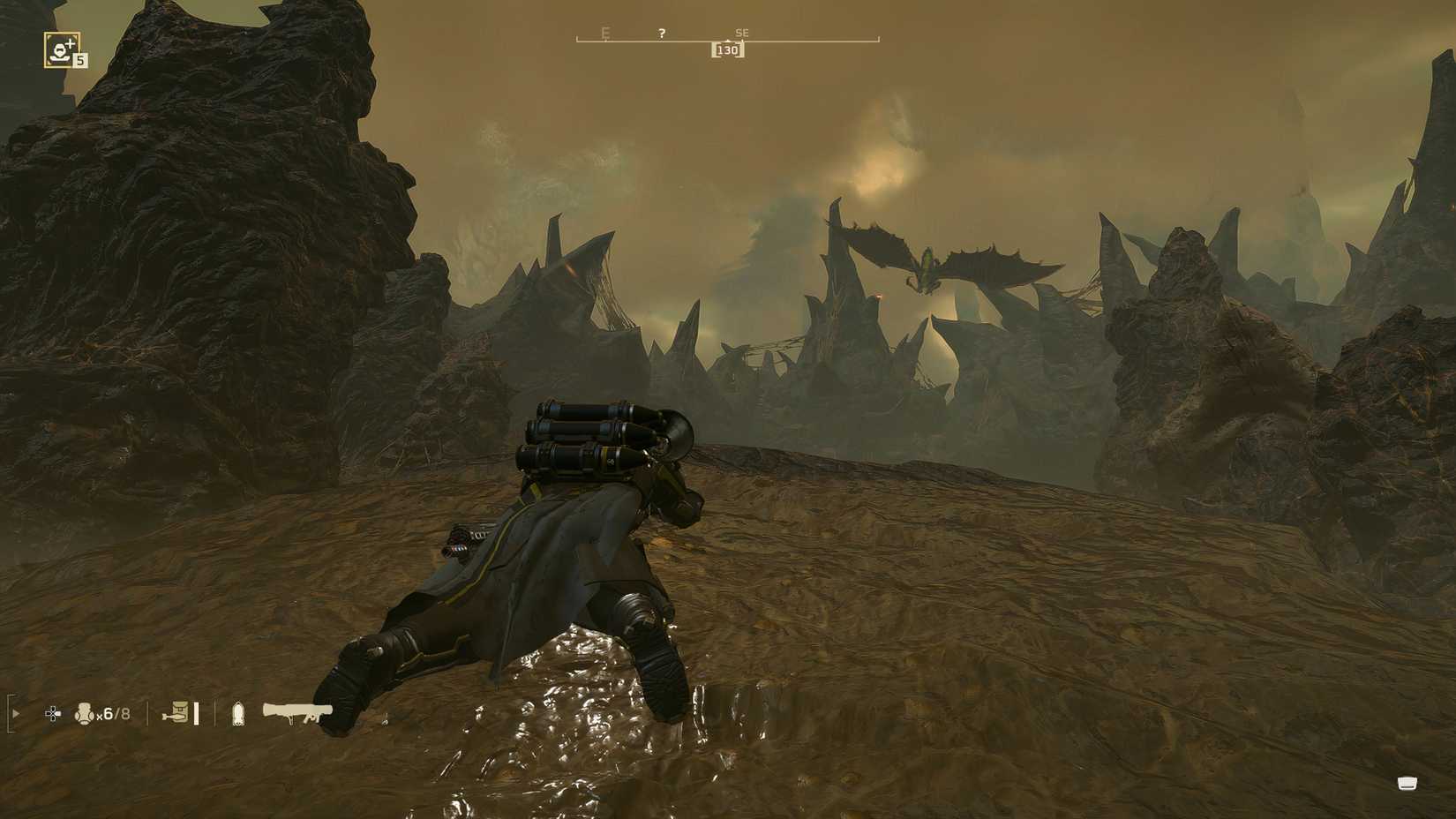Screen dimensions: 1456x819
Task: Select the grenade launcher weapon icon
Action: click(x=296, y=711)
